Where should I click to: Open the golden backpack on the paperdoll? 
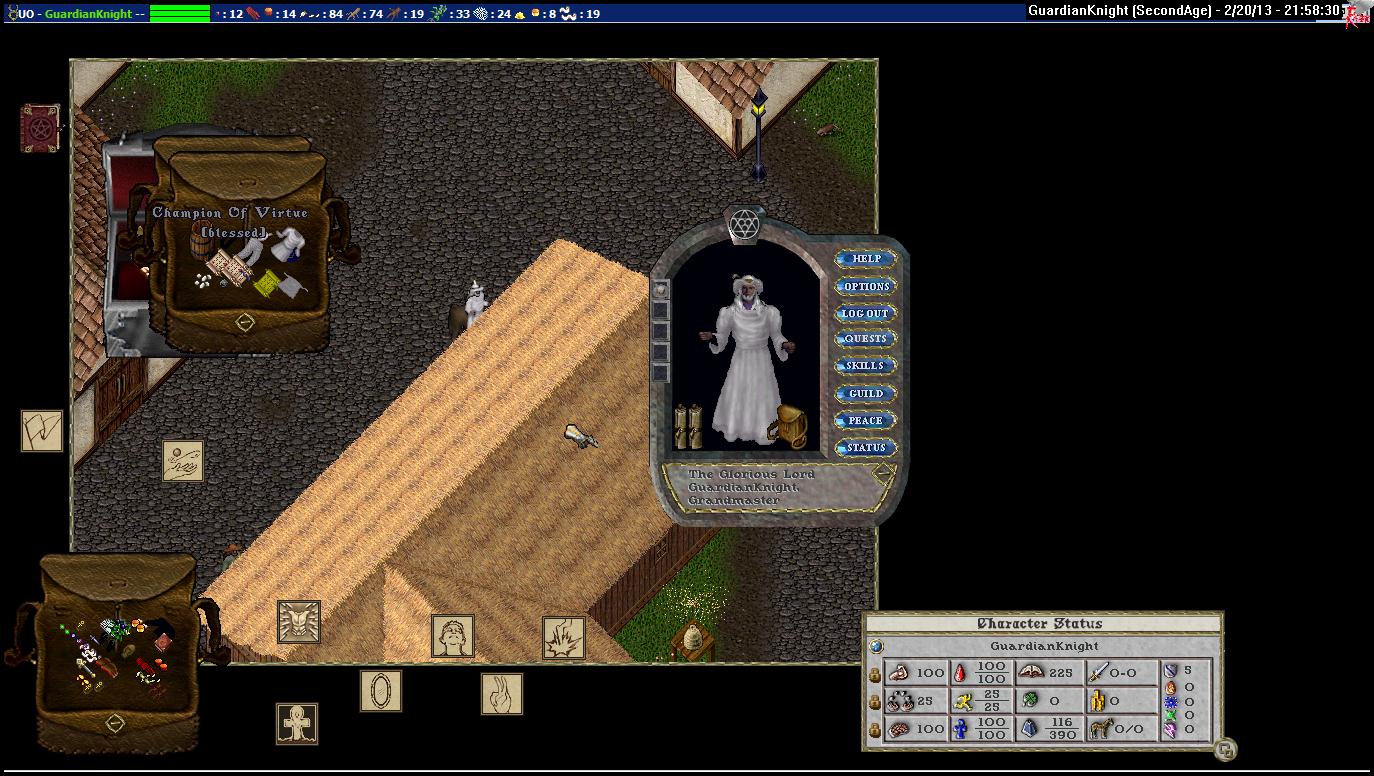[x=789, y=427]
